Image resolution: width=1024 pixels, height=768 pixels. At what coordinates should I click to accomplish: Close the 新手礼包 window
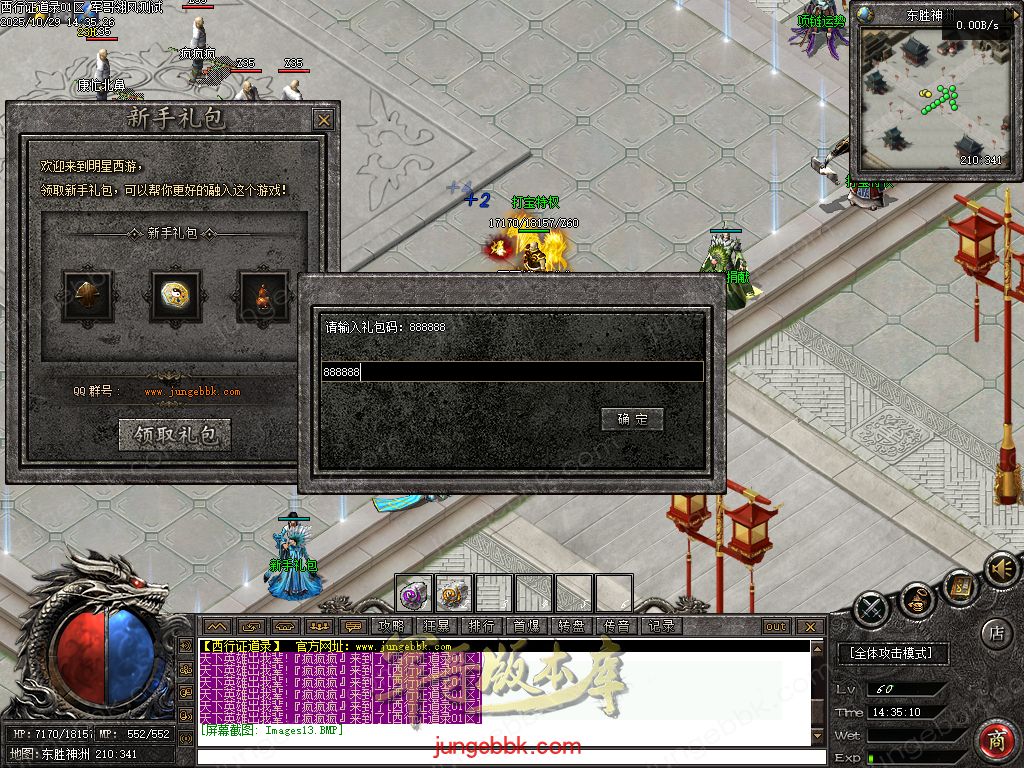click(x=323, y=120)
